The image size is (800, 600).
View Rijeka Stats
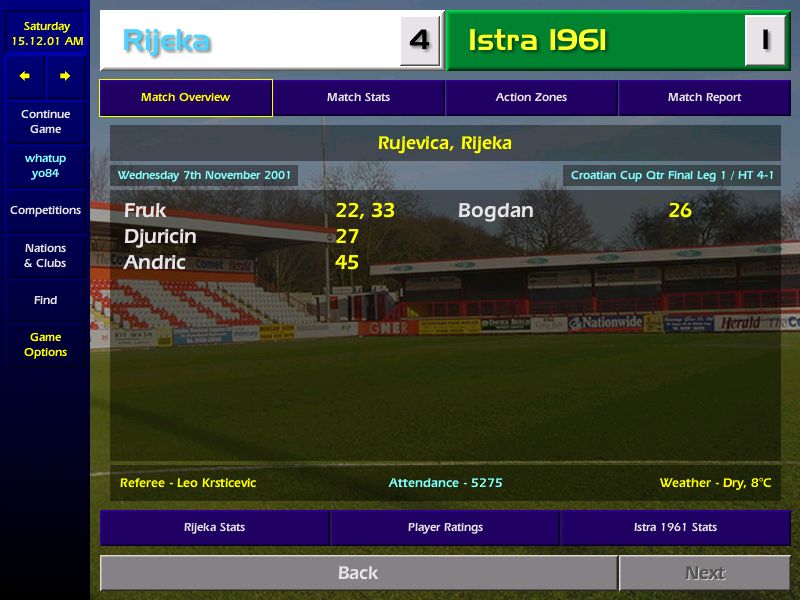pyautogui.click(x=214, y=528)
